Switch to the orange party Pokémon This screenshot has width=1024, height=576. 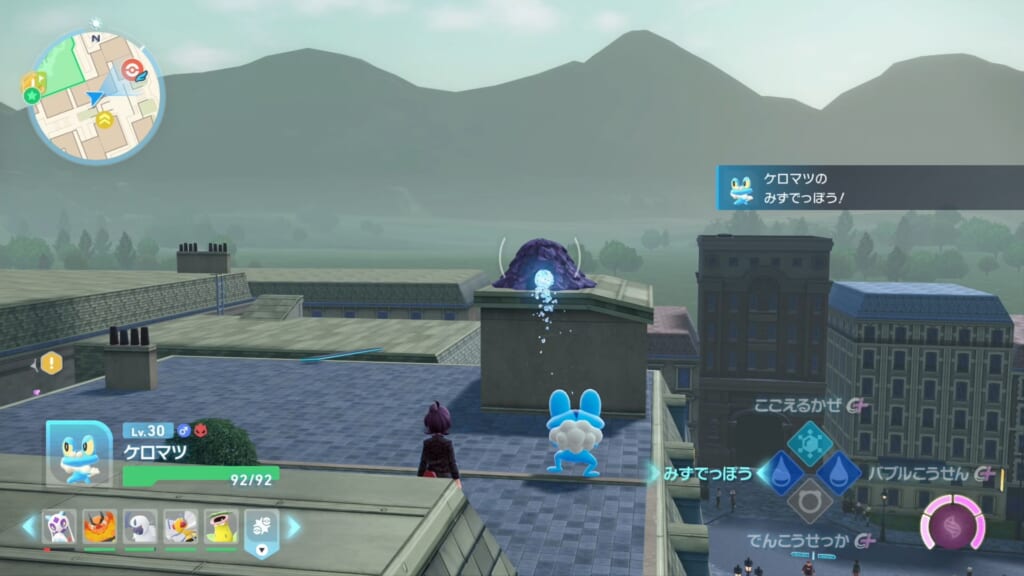tap(99, 526)
